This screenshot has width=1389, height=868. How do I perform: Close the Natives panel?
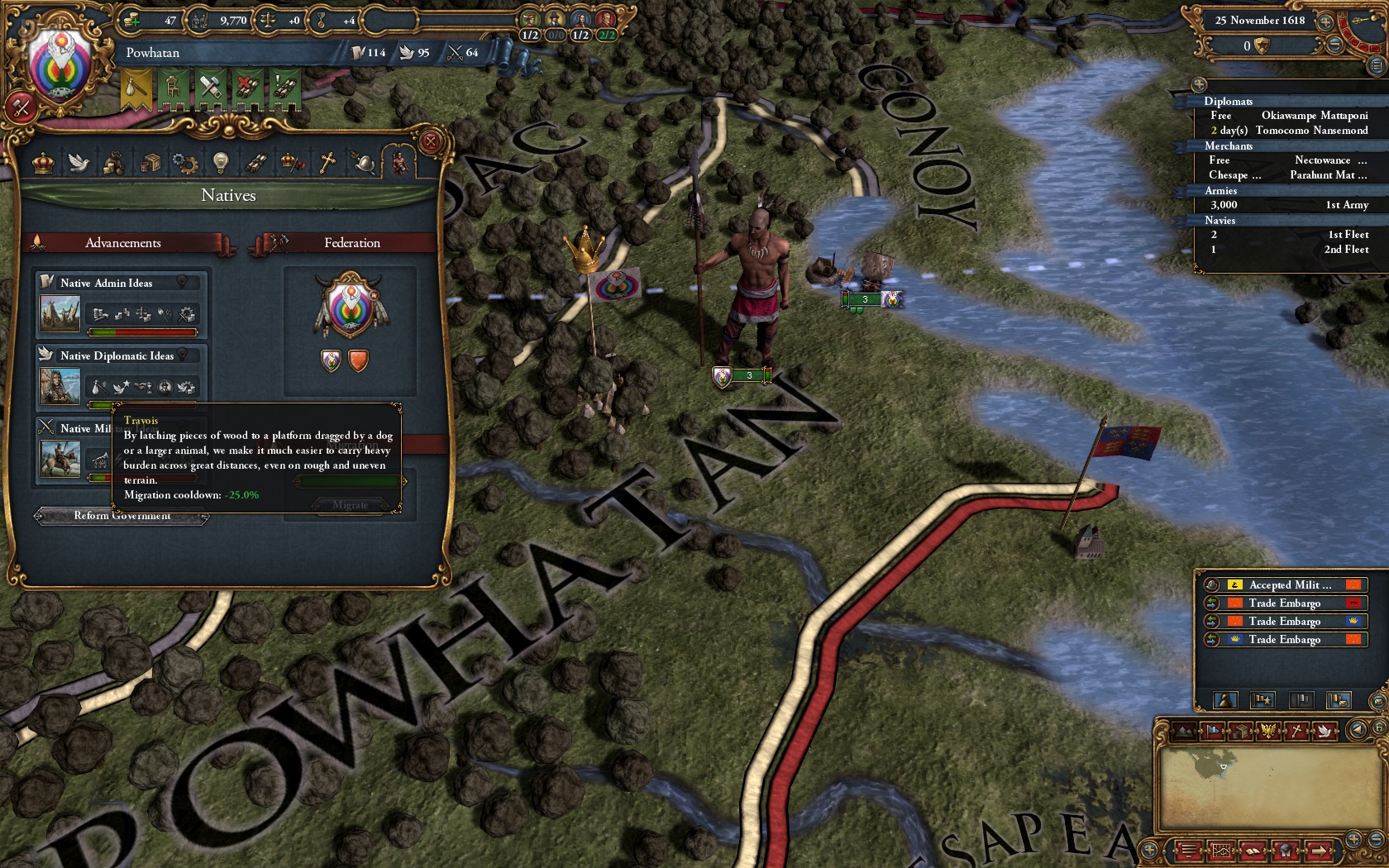pyautogui.click(x=430, y=142)
